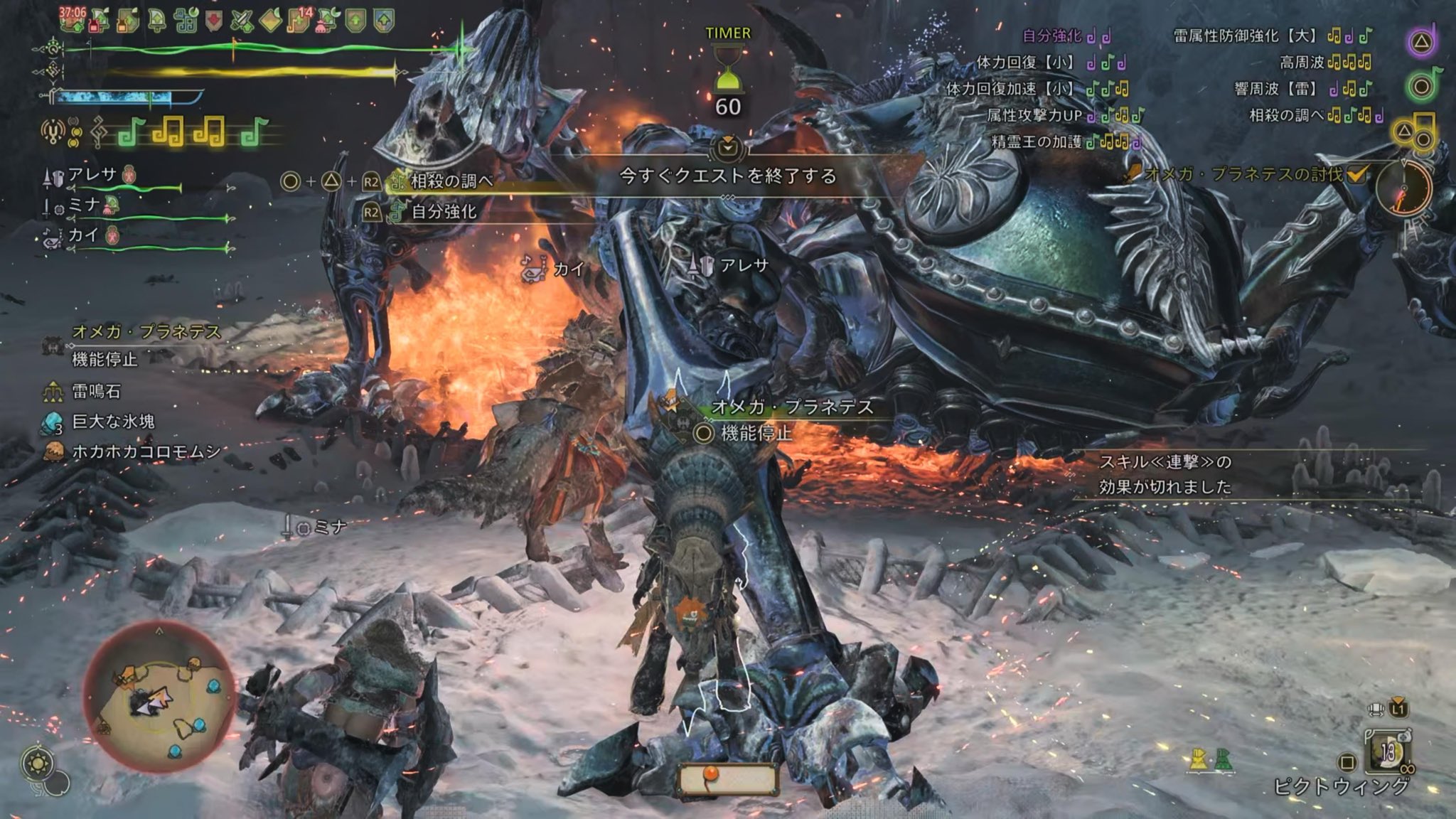
Task: Select party member アレサ in list
Action: click(92, 175)
